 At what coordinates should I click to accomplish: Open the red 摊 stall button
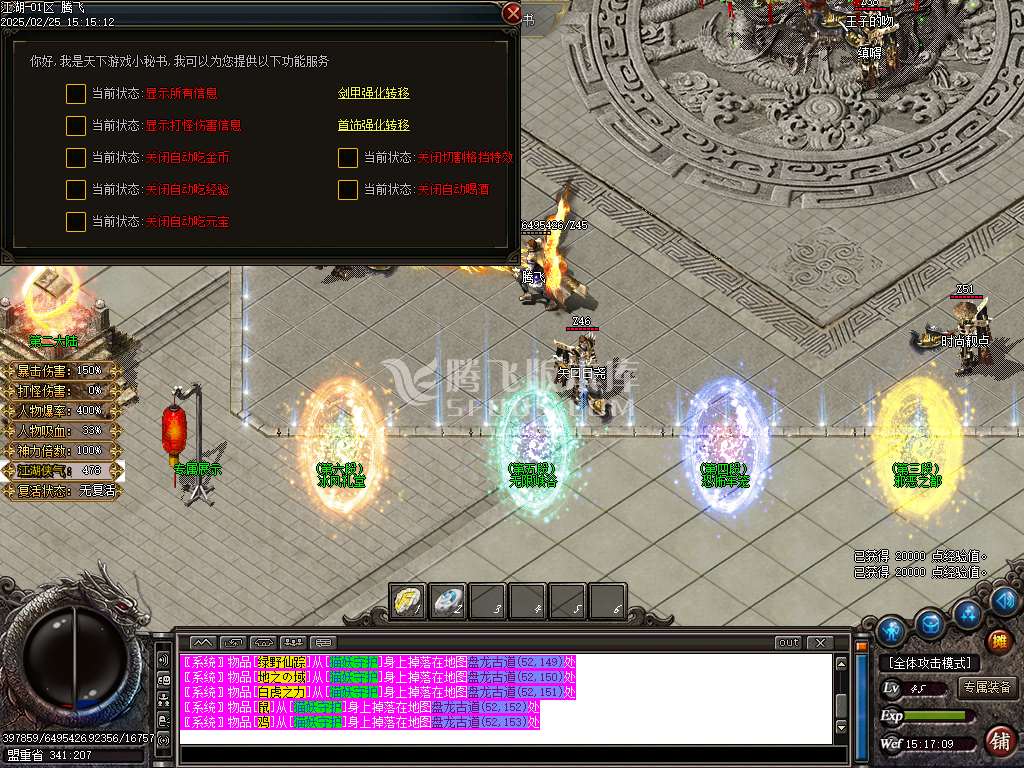click(x=998, y=641)
